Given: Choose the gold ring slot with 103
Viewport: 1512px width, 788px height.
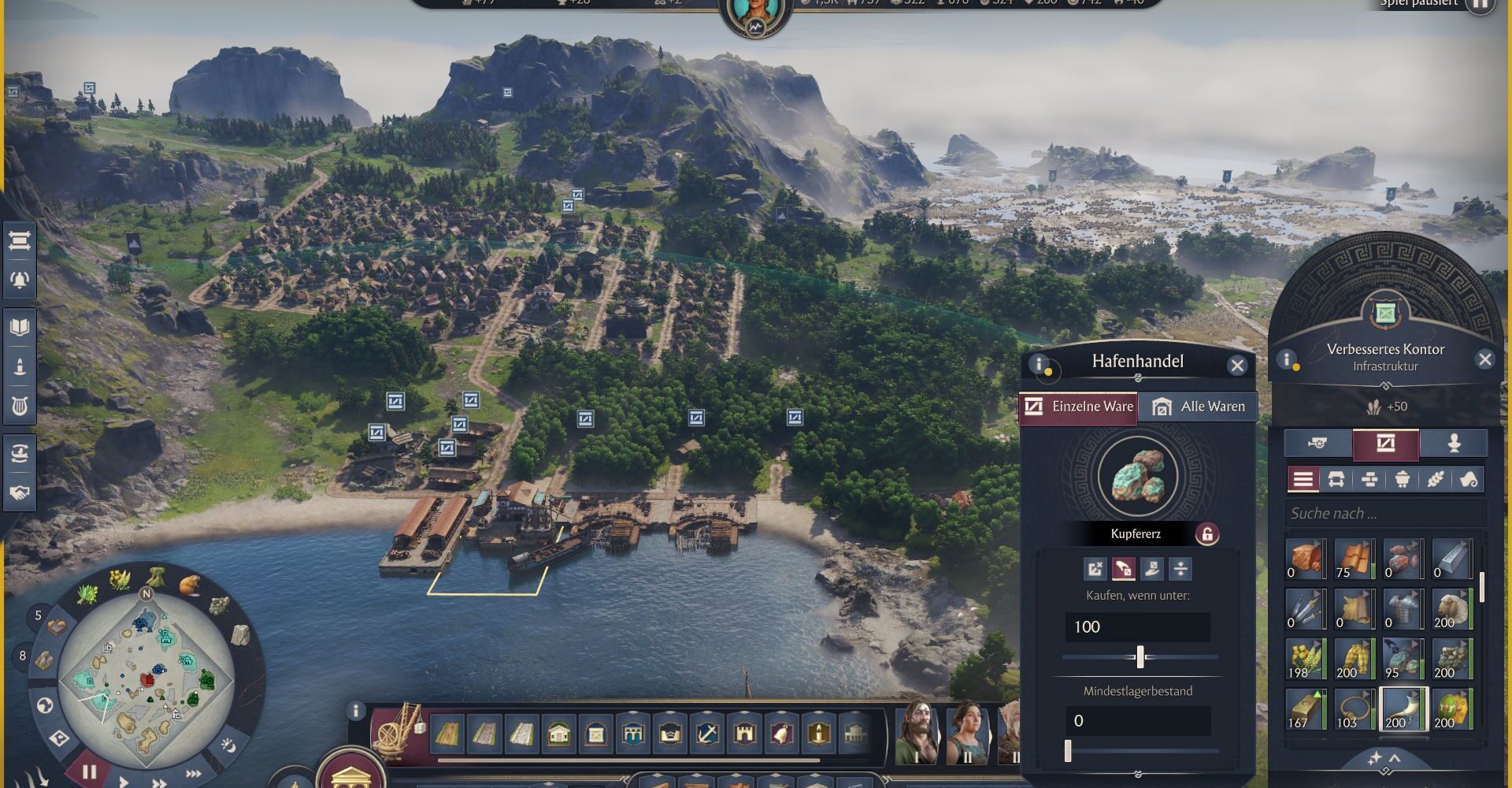Looking at the screenshot, I should tap(1354, 709).
